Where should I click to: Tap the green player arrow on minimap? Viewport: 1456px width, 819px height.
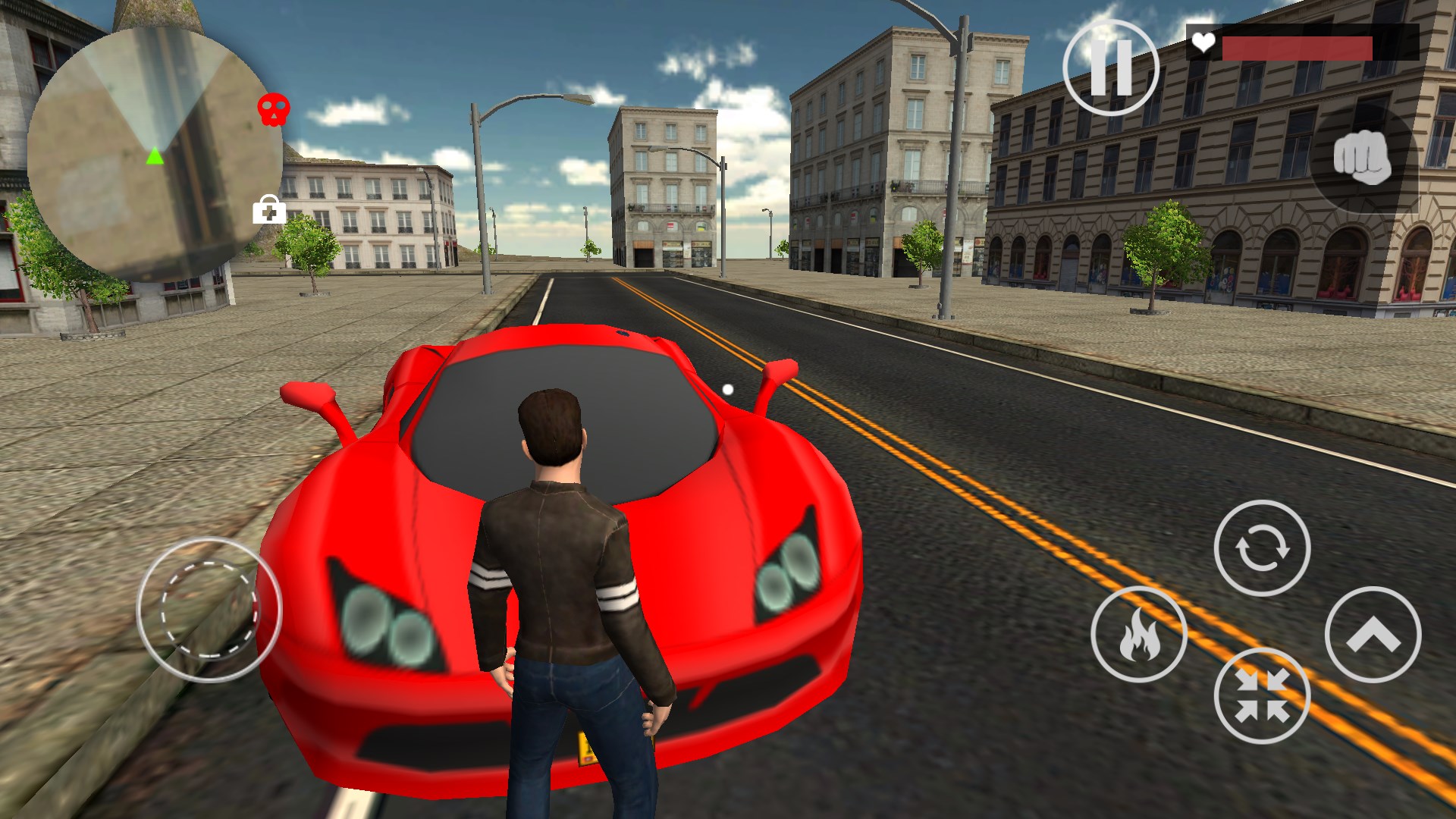click(x=154, y=157)
